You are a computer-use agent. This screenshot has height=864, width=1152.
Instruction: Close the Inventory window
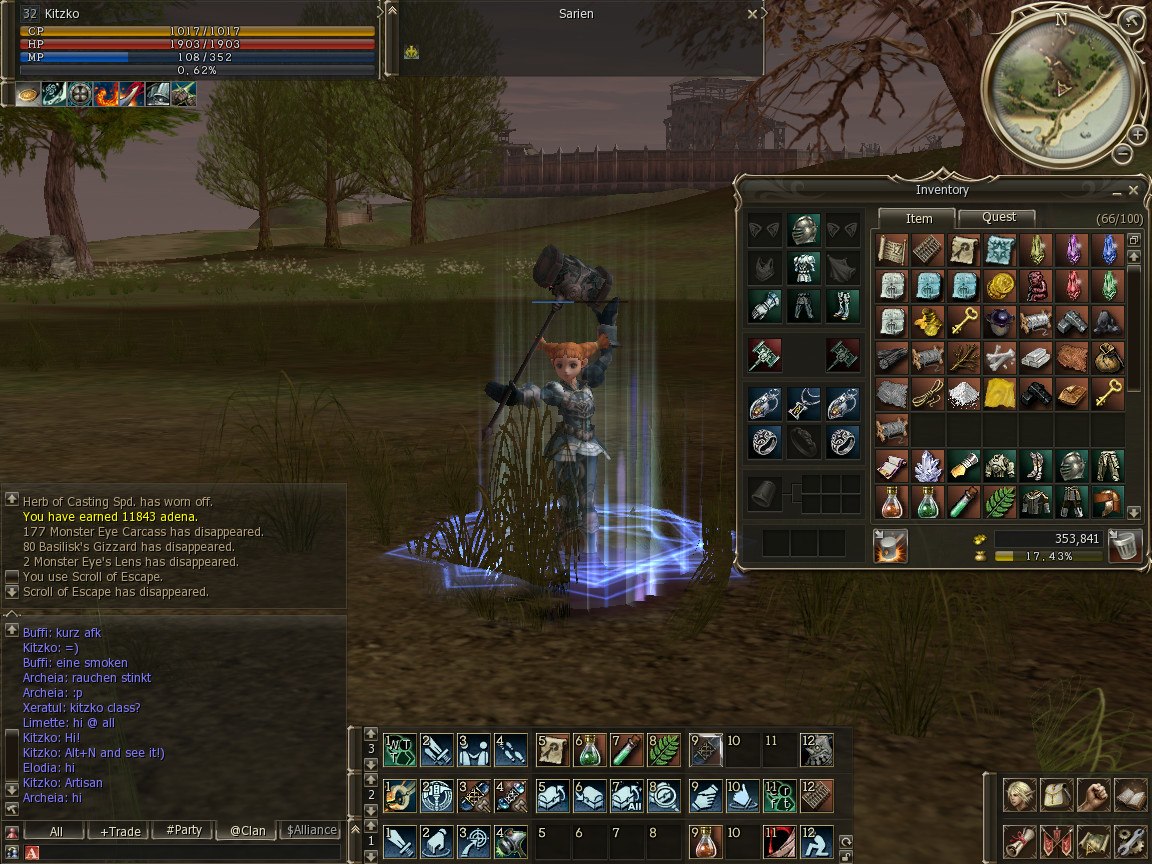[x=1133, y=190]
